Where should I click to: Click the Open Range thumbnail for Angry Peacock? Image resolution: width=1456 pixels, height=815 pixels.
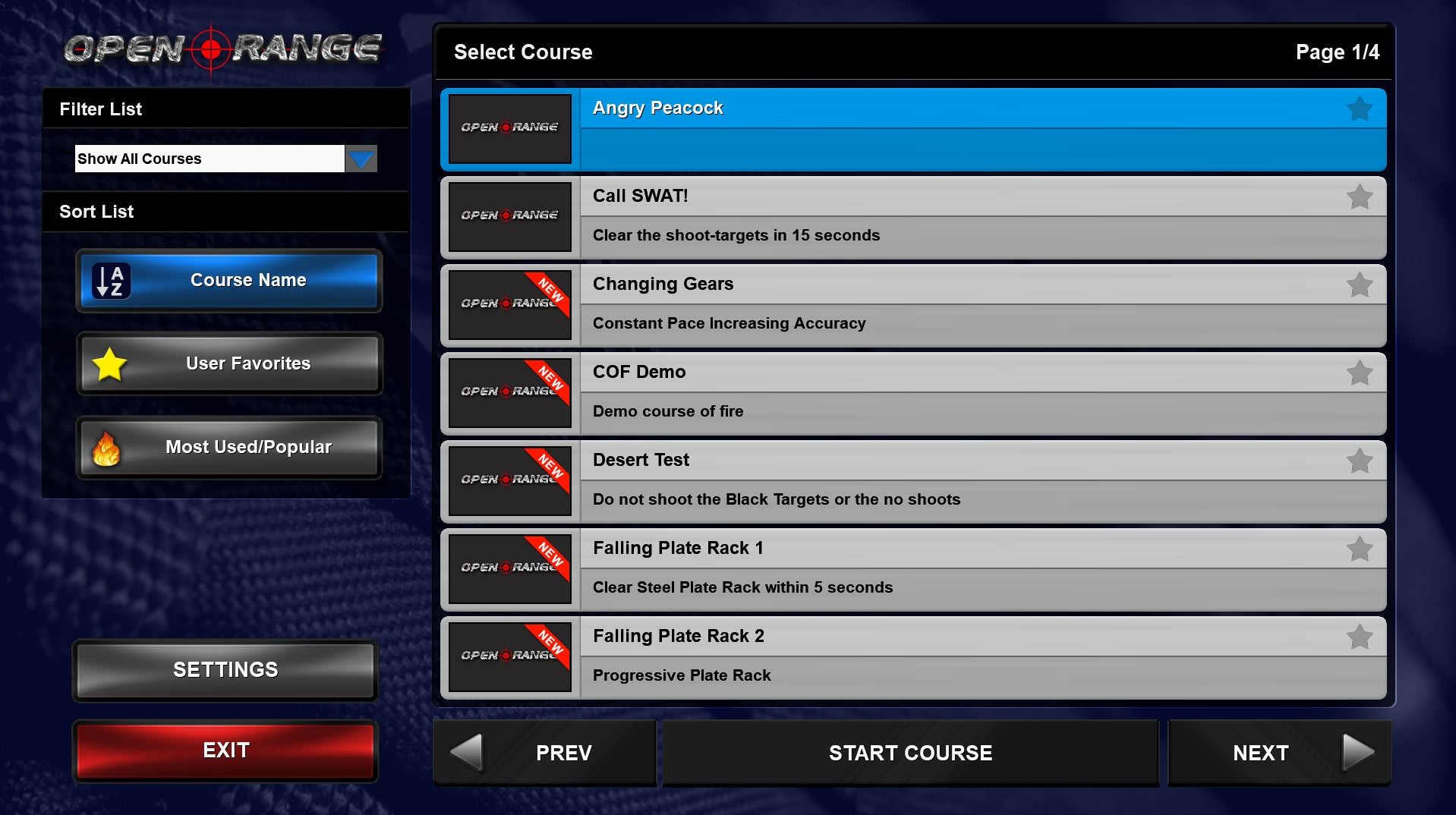(509, 128)
